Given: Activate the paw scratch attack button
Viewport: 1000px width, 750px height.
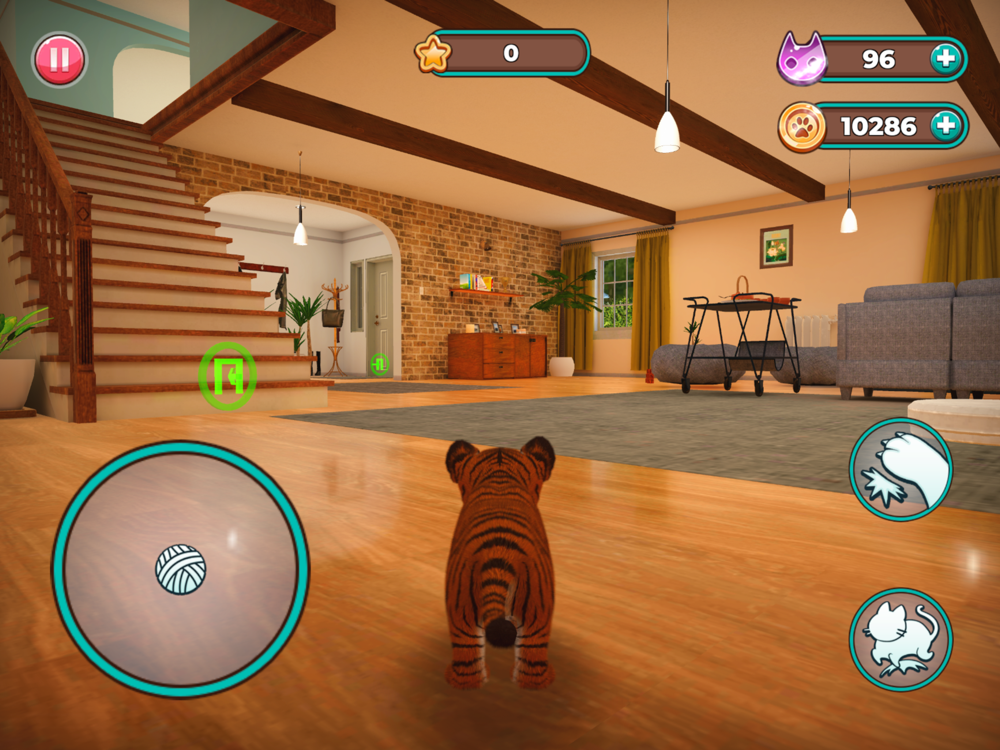Looking at the screenshot, I should 900,469.
